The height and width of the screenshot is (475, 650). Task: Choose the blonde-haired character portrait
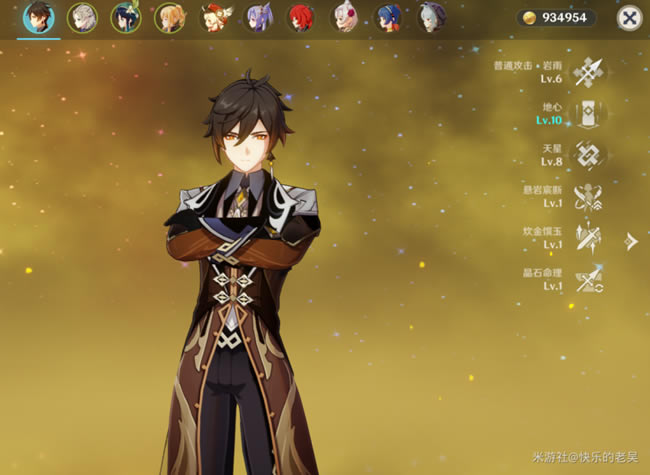pyautogui.click(x=169, y=17)
